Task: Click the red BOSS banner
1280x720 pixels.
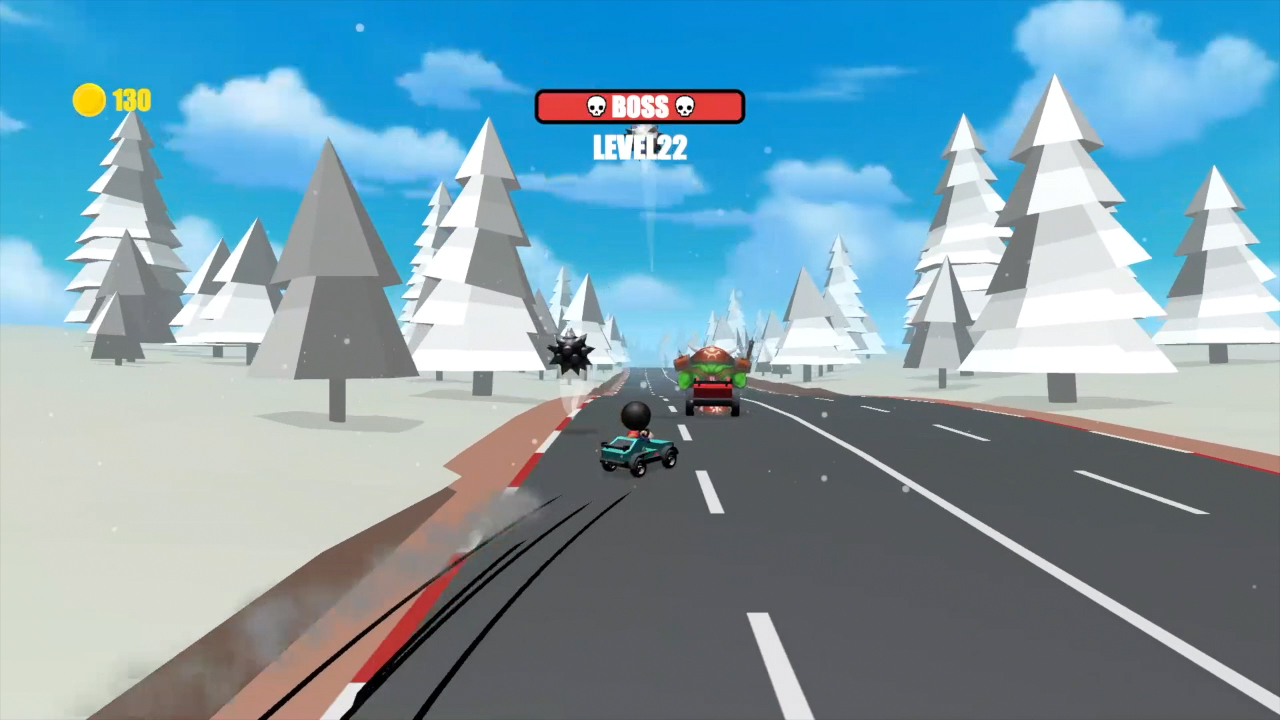Action: coord(640,107)
